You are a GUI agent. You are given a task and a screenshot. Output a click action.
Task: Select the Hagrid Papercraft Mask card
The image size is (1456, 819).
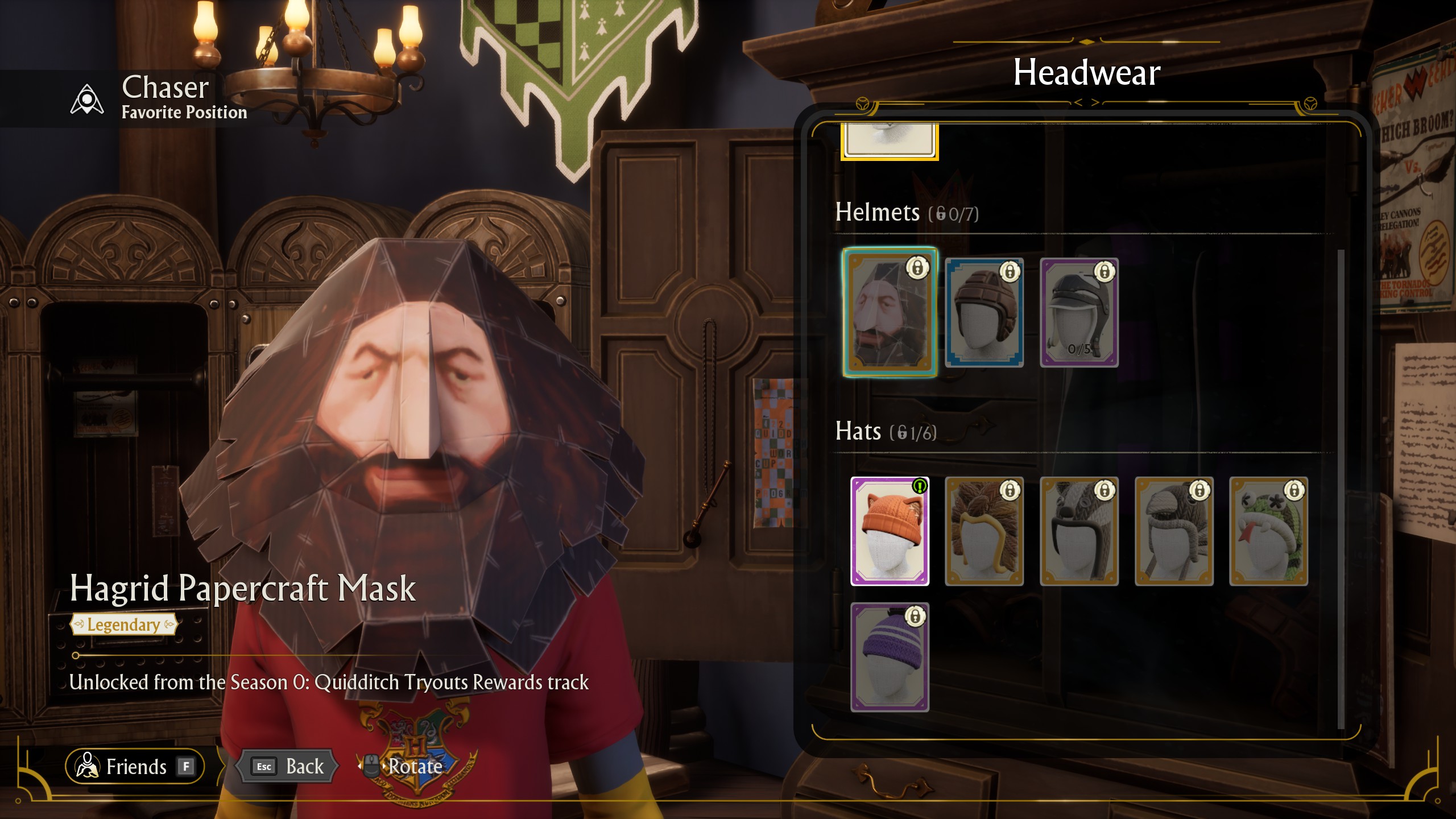click(890, 312)
